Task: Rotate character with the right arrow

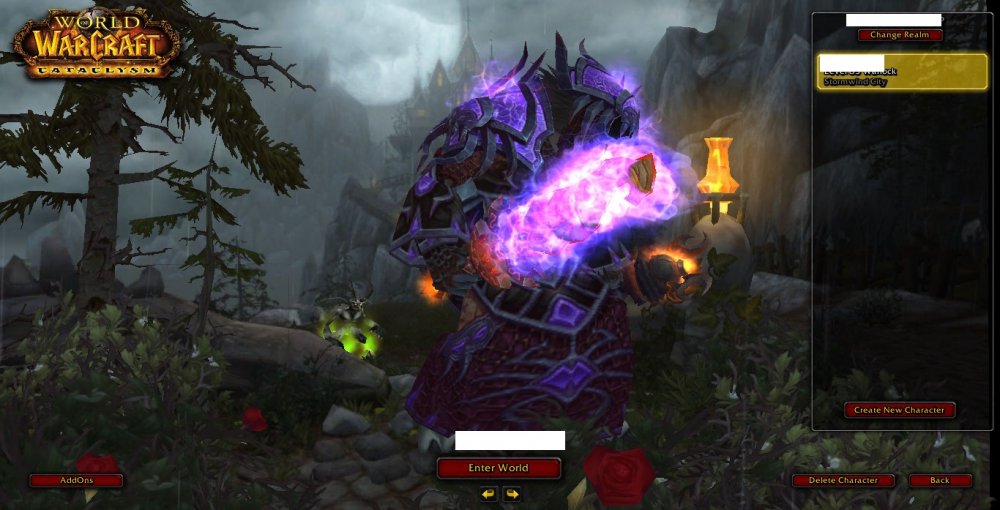Action: tap(511, 494)
